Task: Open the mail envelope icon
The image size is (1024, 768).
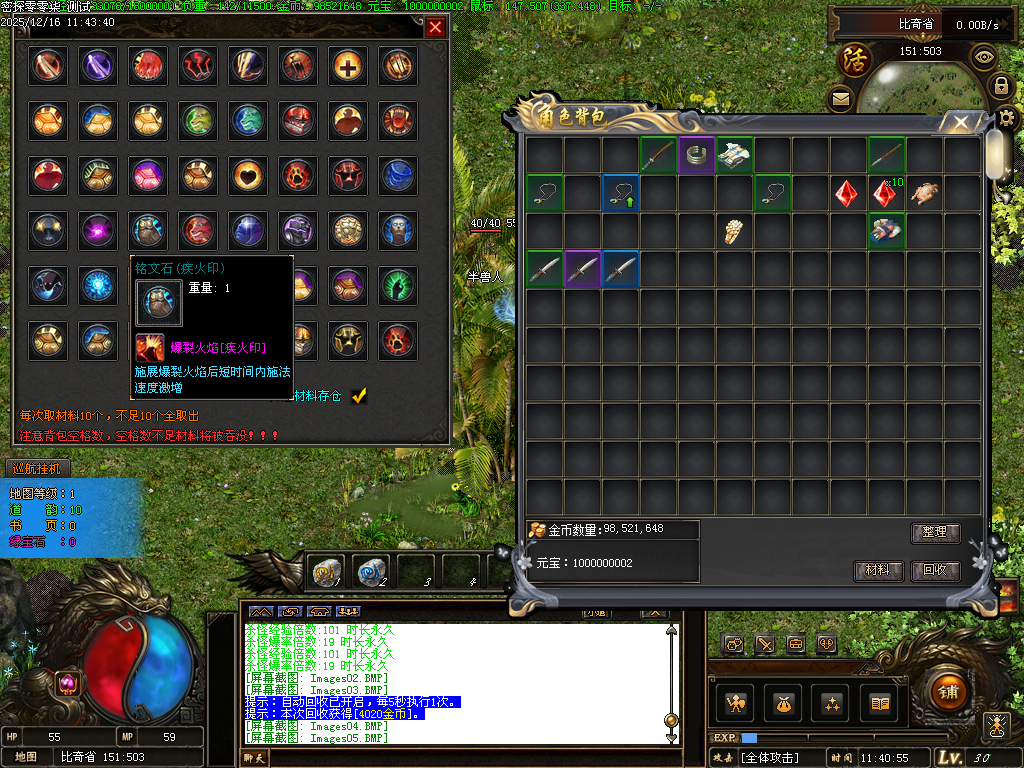Action: pos(840,98)
